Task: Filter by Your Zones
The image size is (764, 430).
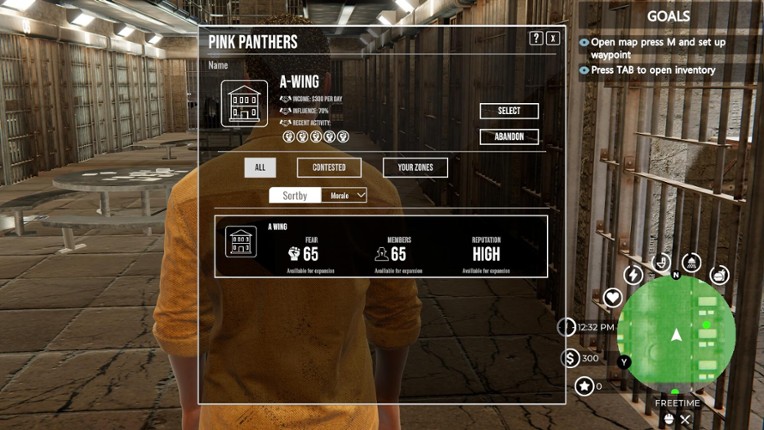Action: point(415,167)
